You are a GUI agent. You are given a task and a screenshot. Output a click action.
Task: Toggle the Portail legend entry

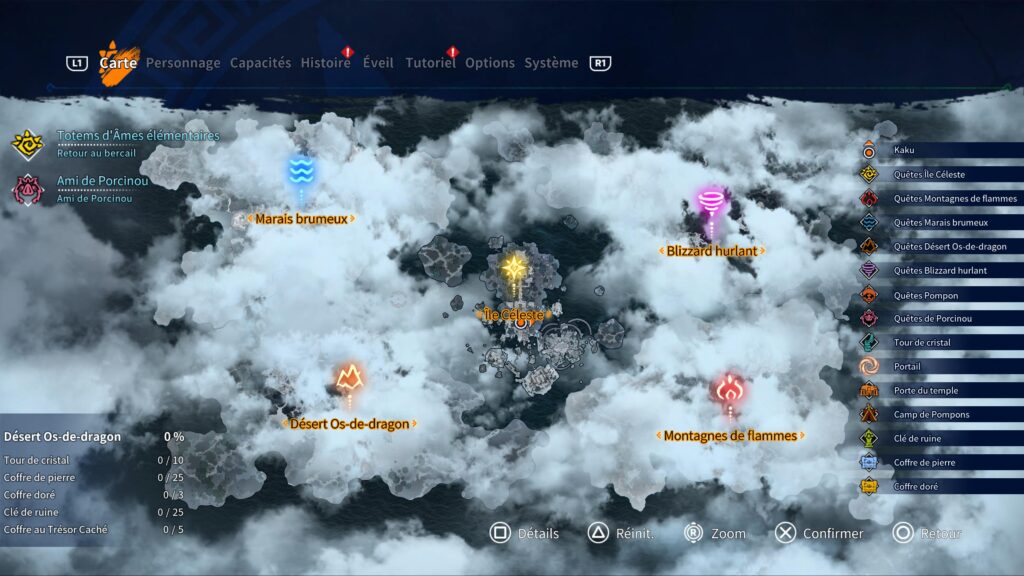(907, 366)
